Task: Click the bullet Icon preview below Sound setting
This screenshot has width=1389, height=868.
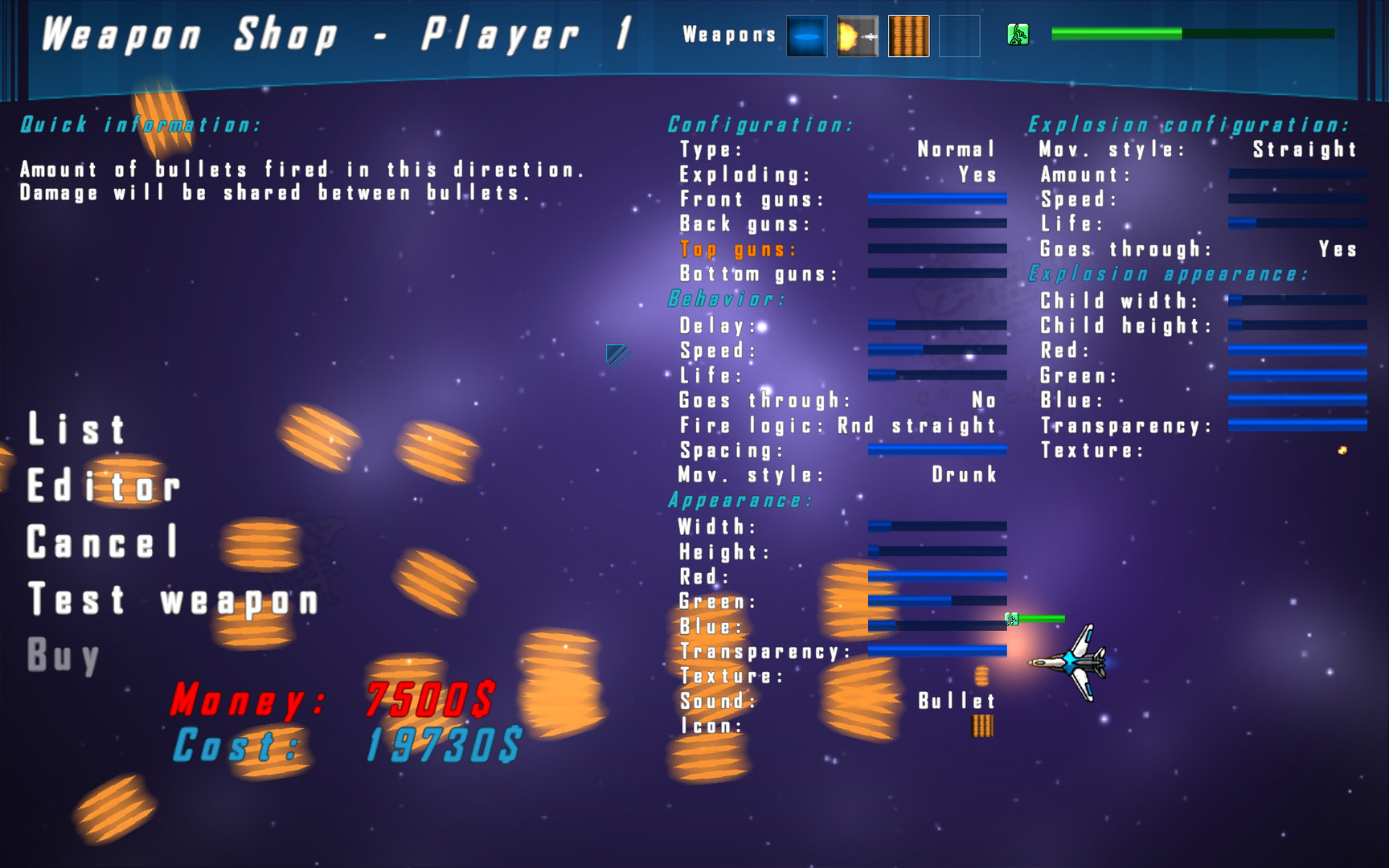Action: click(x=982, y=726)
